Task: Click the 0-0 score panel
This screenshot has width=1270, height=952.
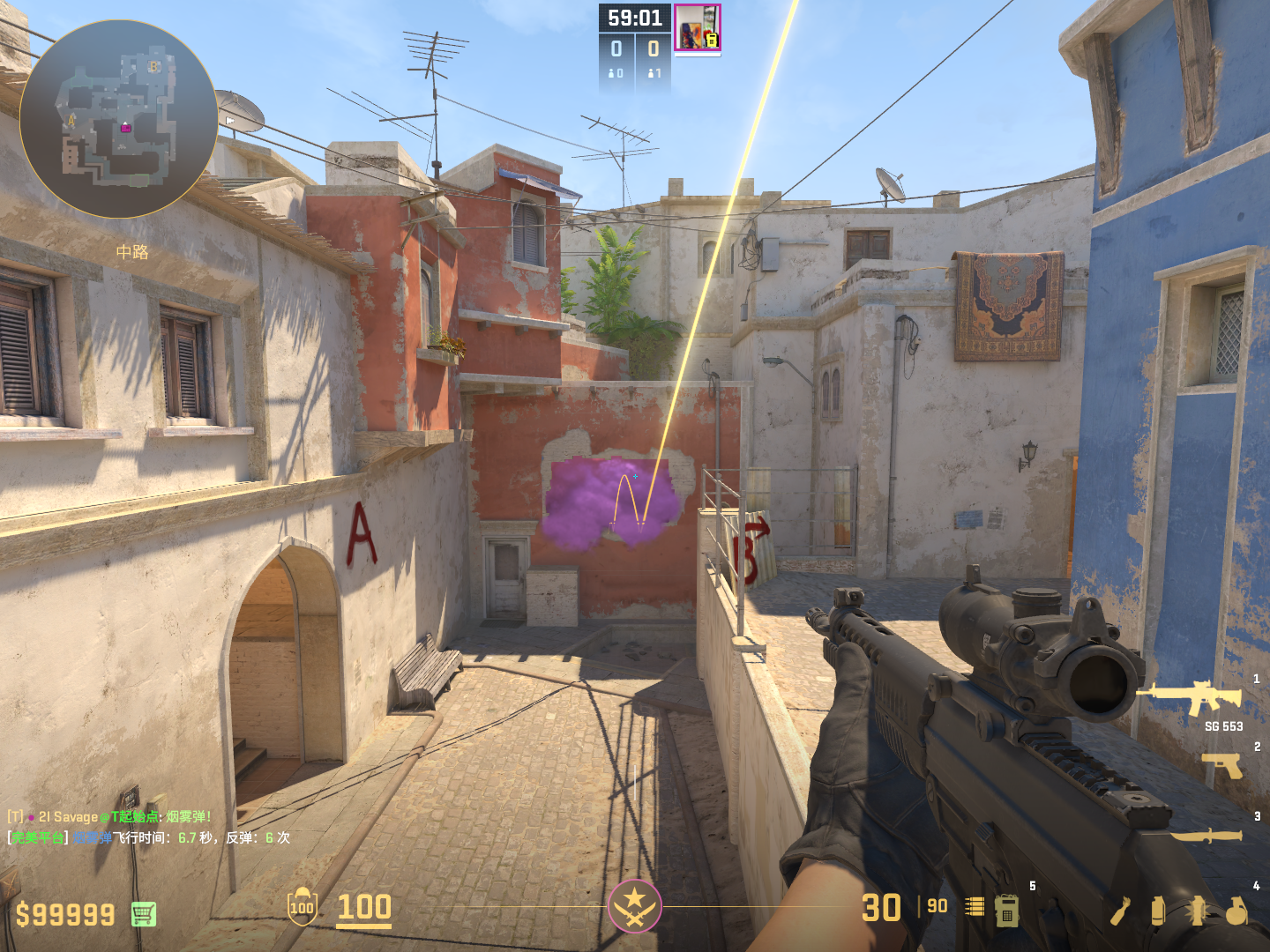Action: pyautogui.click(x=637, y=48)
